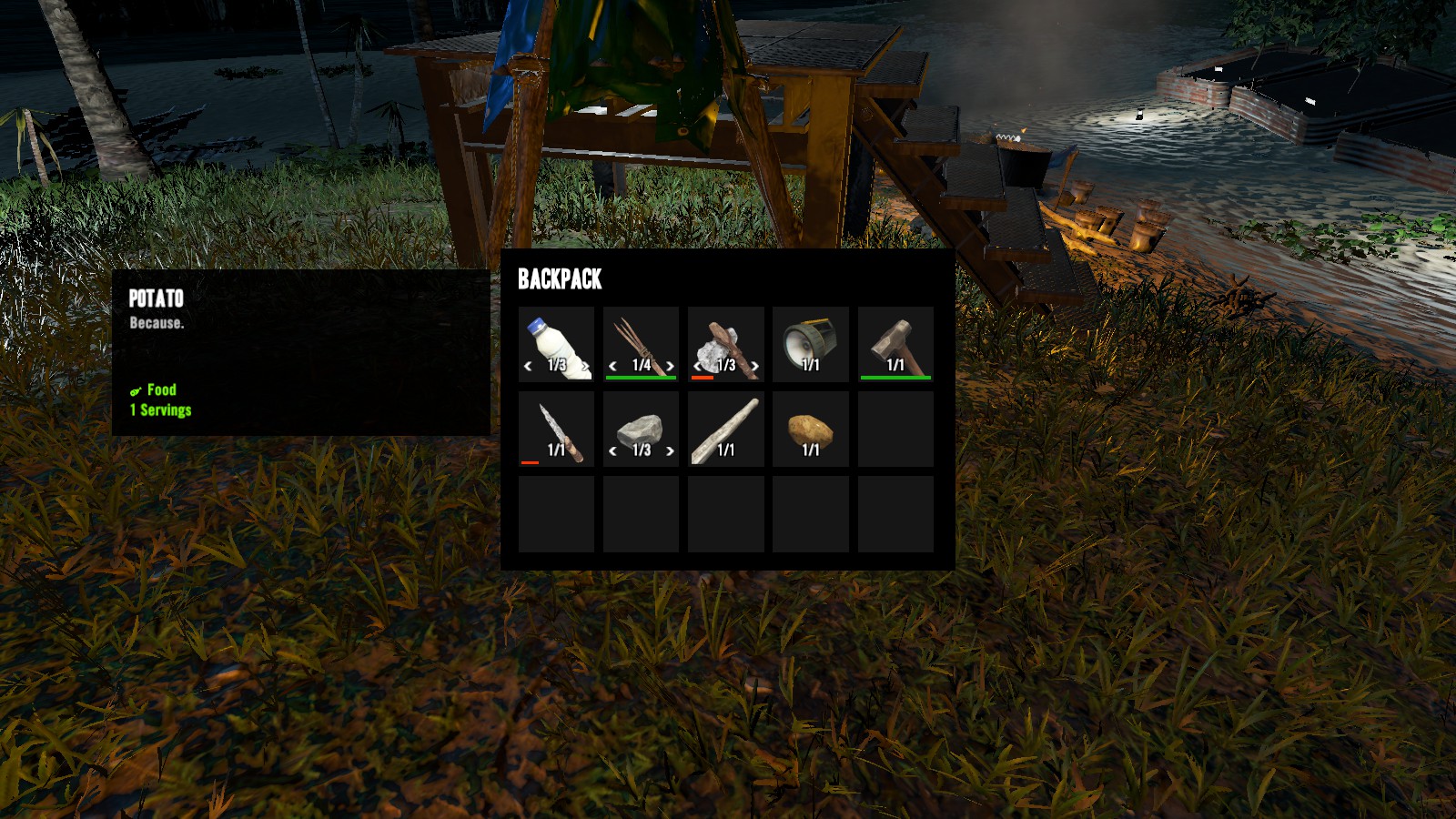The width and height of the screenshot is (1456, 819).
Task: Pick the wooden stick slot
Action: pyautogui.click(x=725, y=428)
